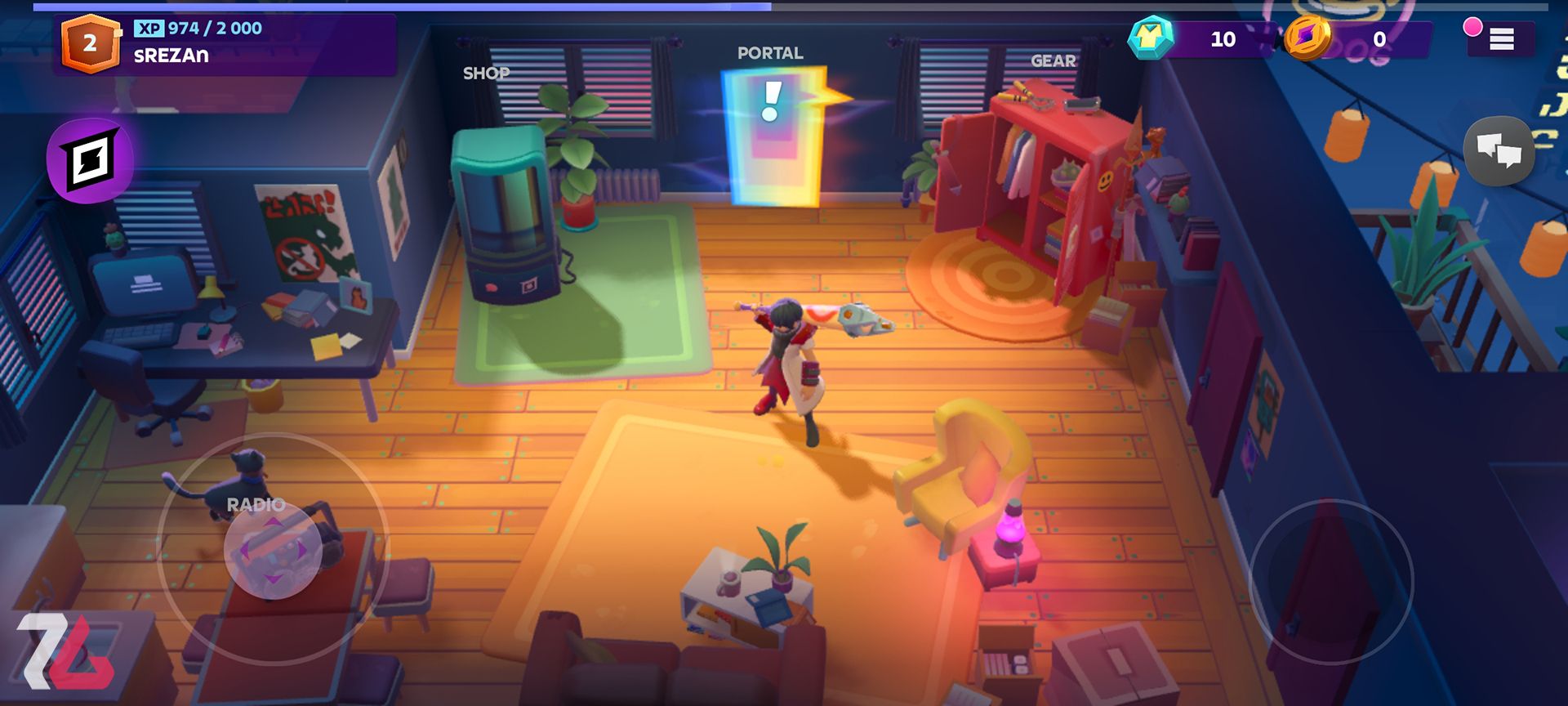
Task: Tap the level 2 badge
Action: (90, 43)
